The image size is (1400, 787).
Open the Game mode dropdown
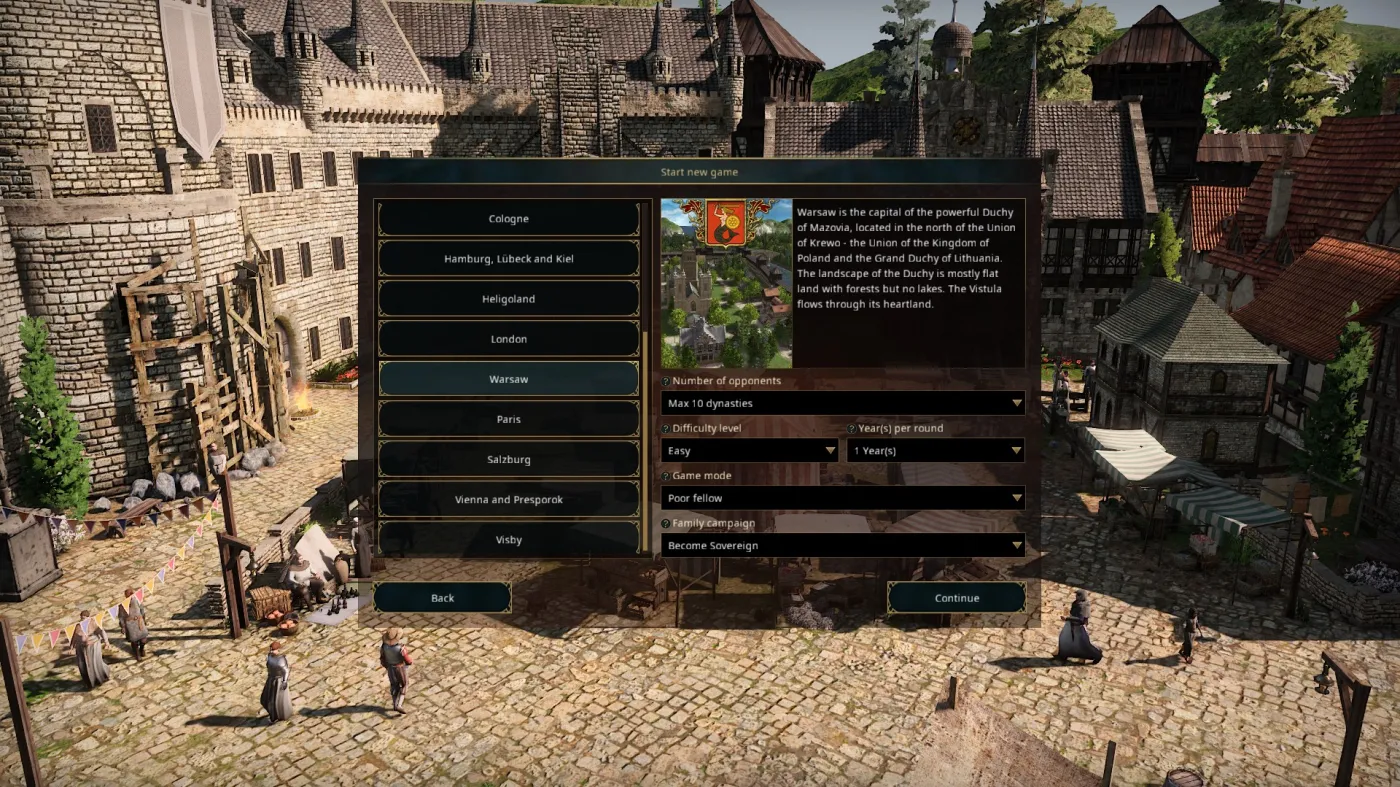(x=843, y=498)
